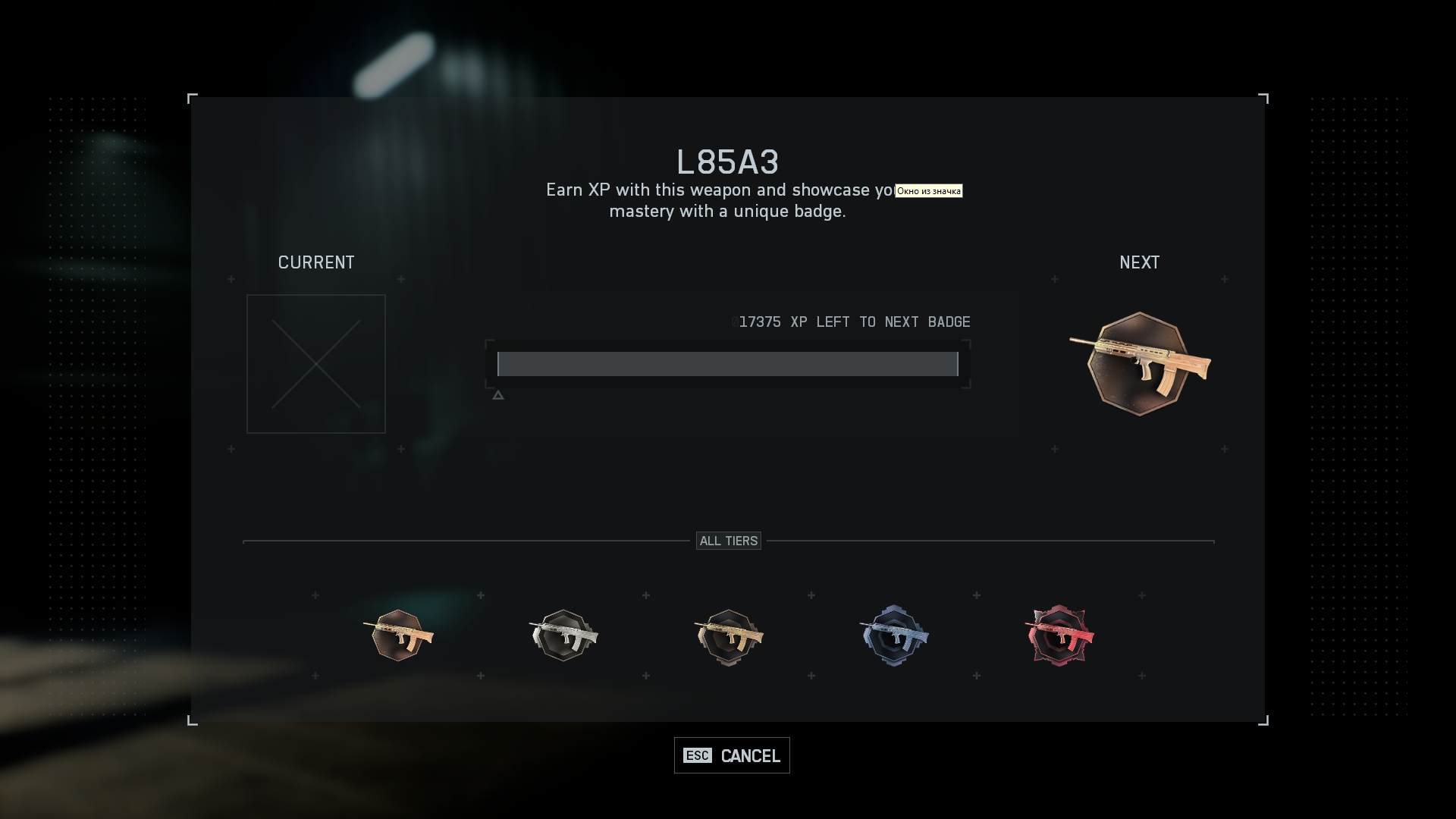Select the bronze tier badge in All Tiers
Screen dimensions: 1456x819
[x=398, y=635]
